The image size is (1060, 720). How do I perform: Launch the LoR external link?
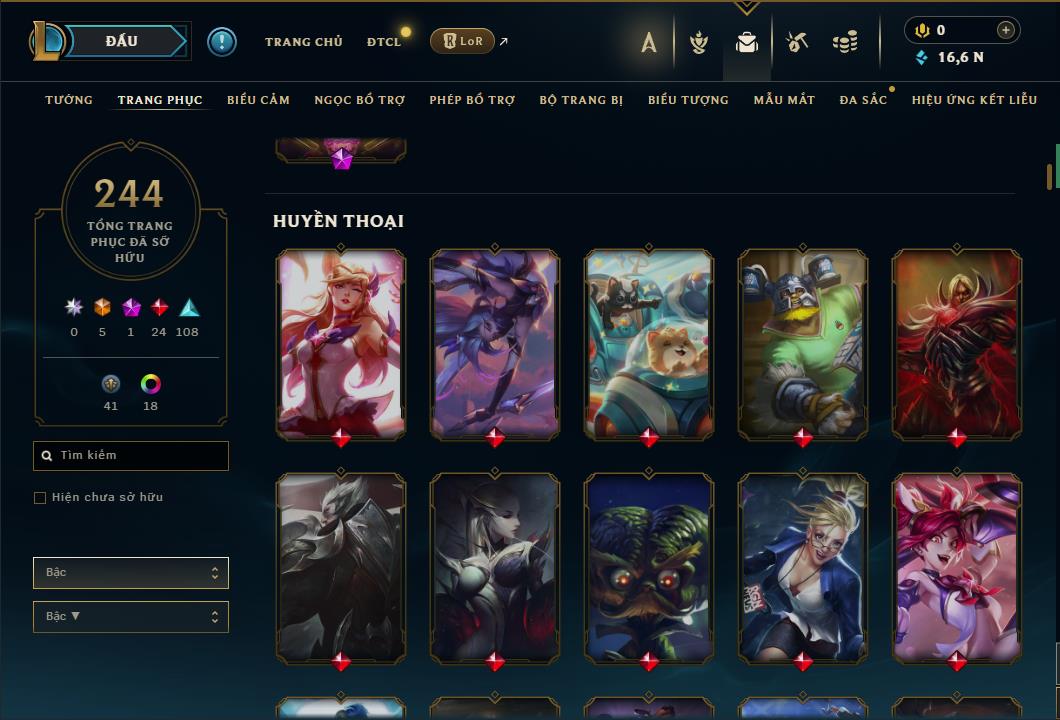(x=462, y=41)
